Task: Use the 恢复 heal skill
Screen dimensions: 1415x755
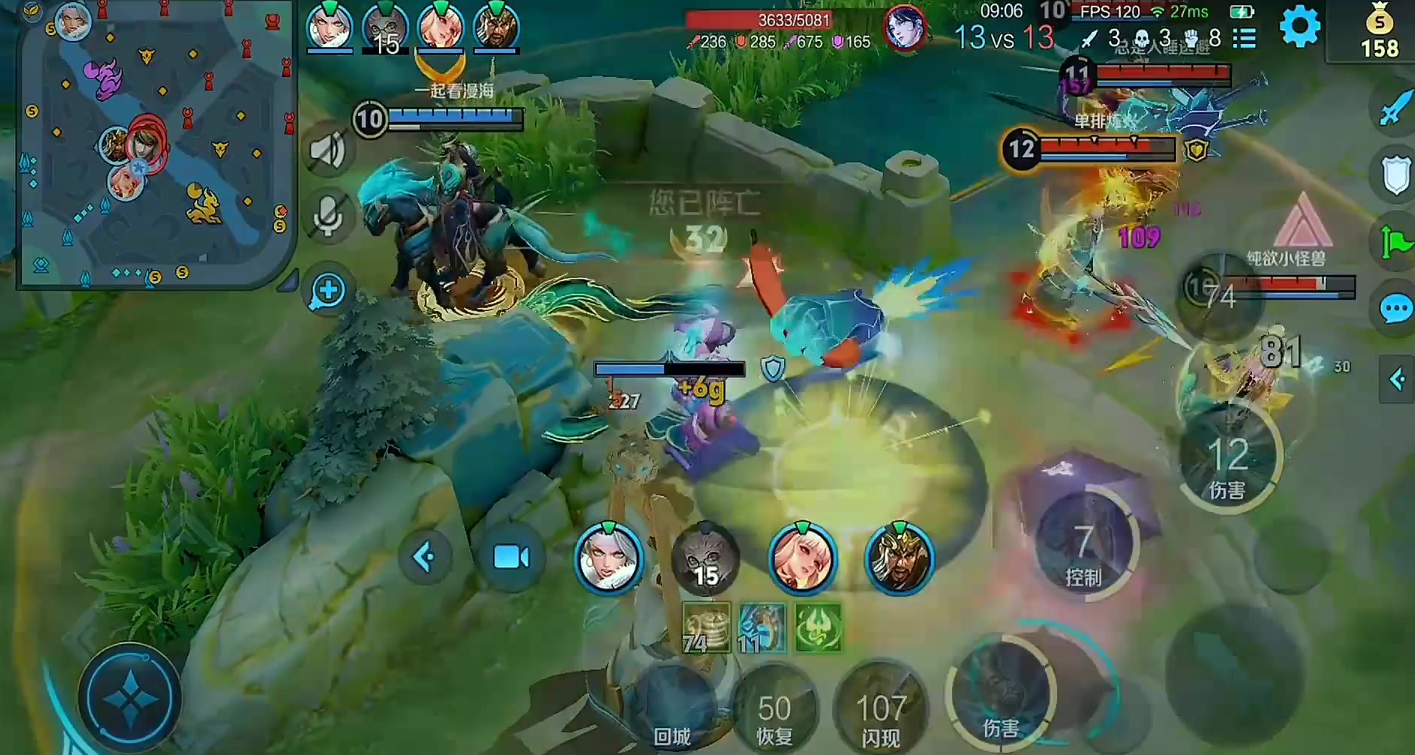Action: [775, 714]
